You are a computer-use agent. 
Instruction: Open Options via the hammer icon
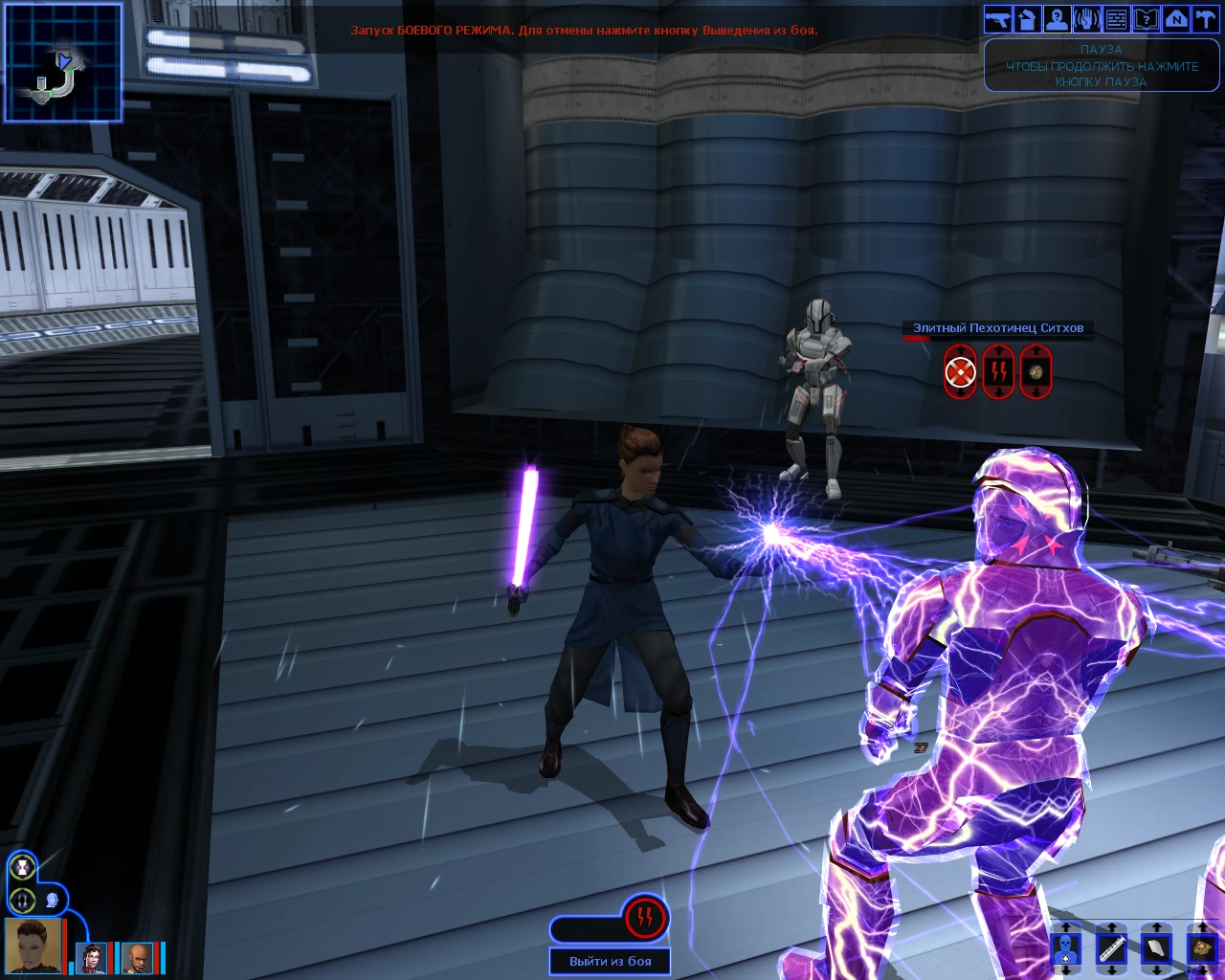point(1203,18)
